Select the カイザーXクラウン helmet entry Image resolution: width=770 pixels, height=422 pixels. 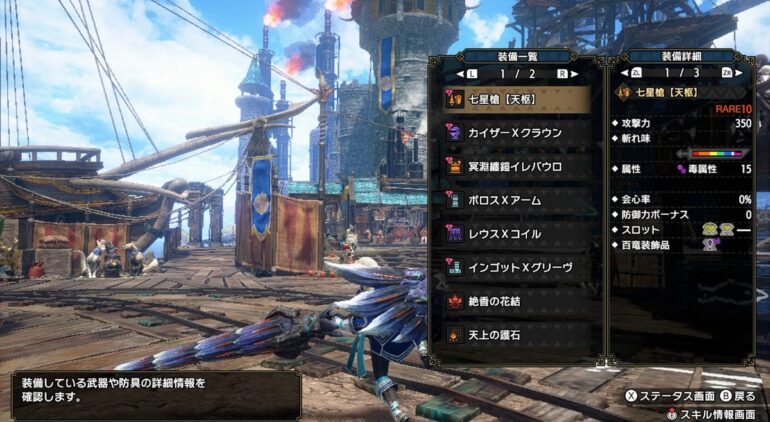[516, 132]
